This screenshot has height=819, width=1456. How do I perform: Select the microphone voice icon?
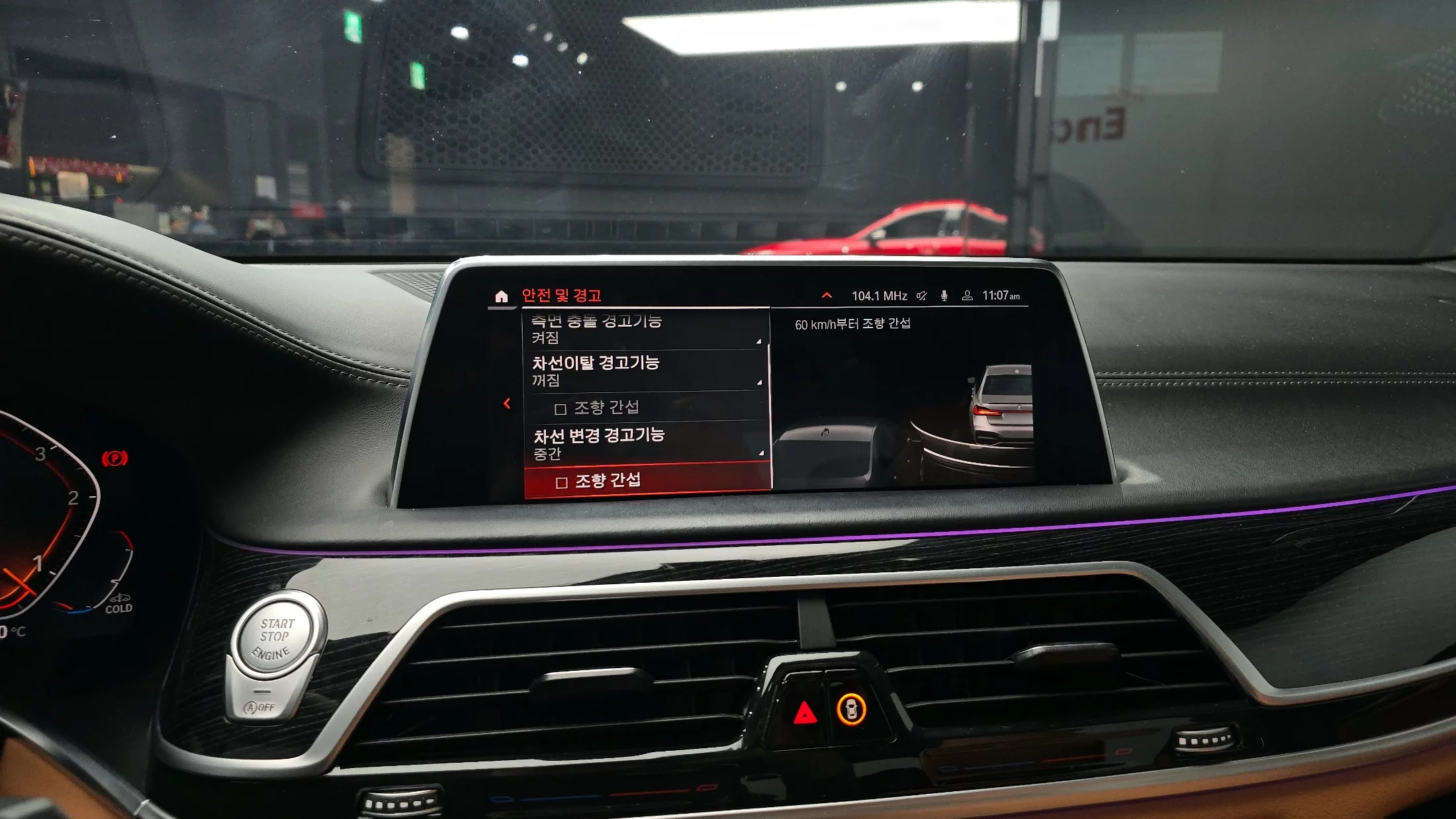click(x=944, y=296)
